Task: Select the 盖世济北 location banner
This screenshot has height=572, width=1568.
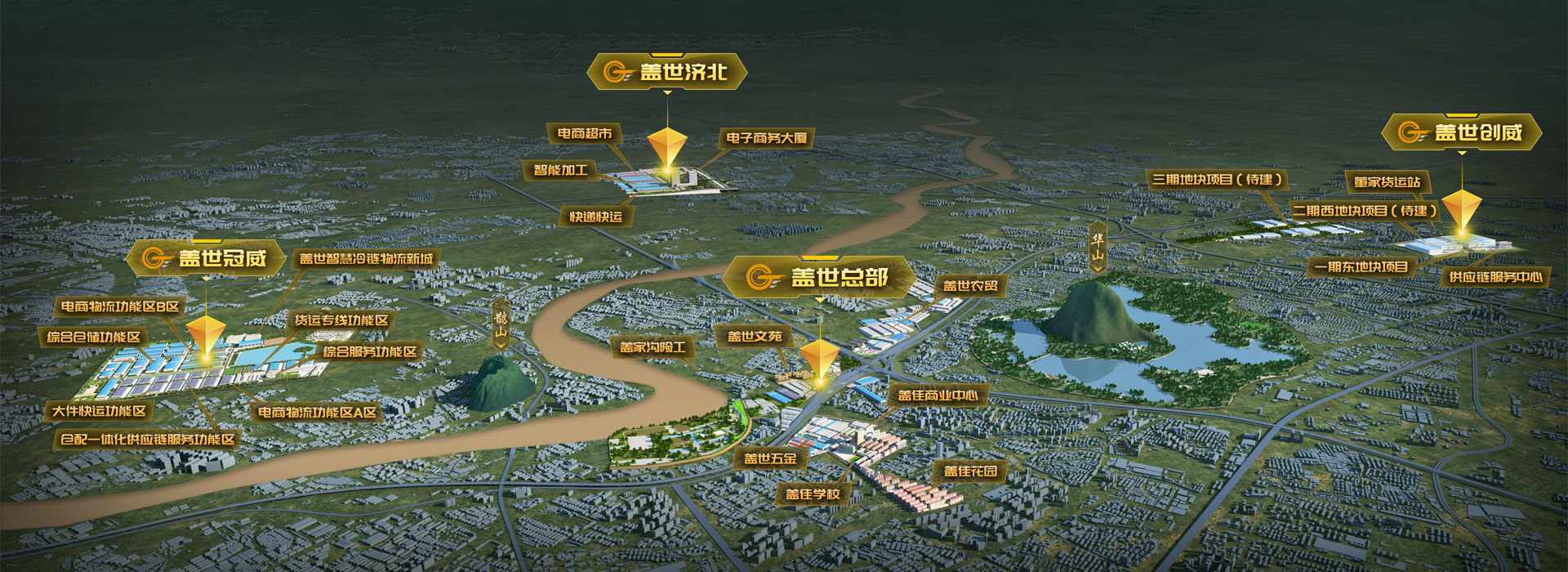Action: [667, 72]
